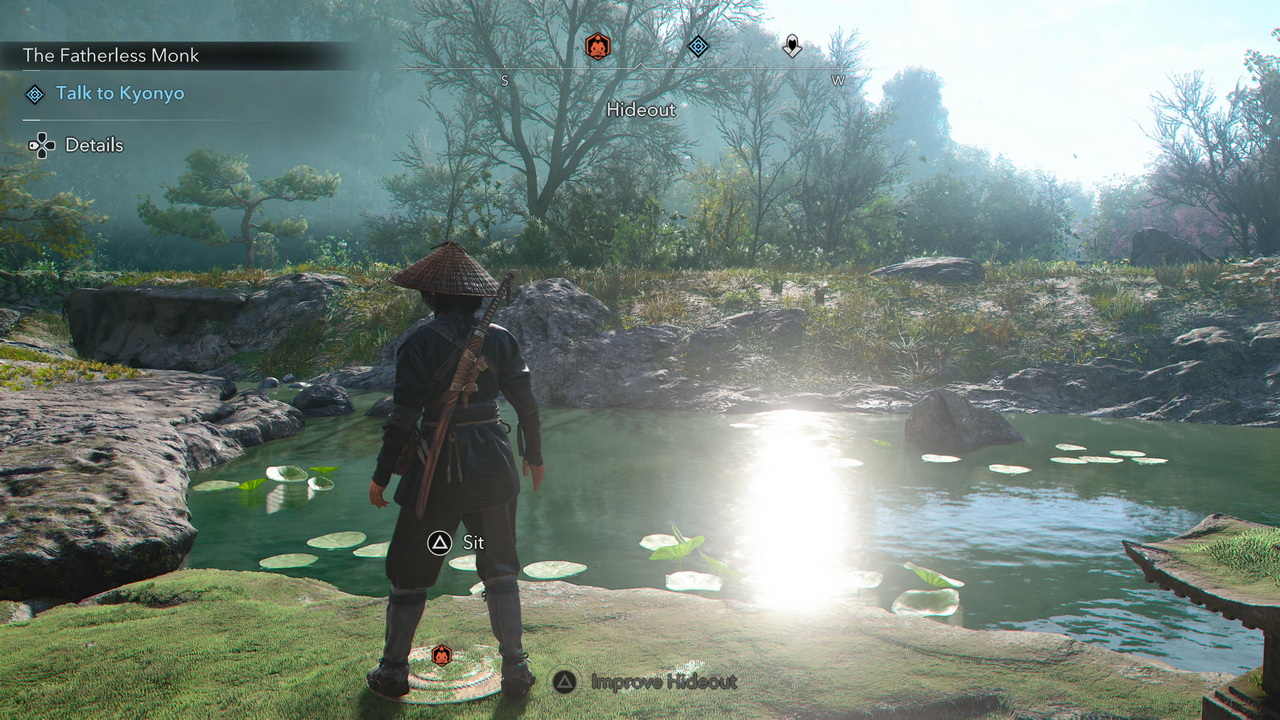Click the red hideout icon on the ground
Image resolution: width=1280 pixels, height=720 pixels.
(x=441, y=655)
